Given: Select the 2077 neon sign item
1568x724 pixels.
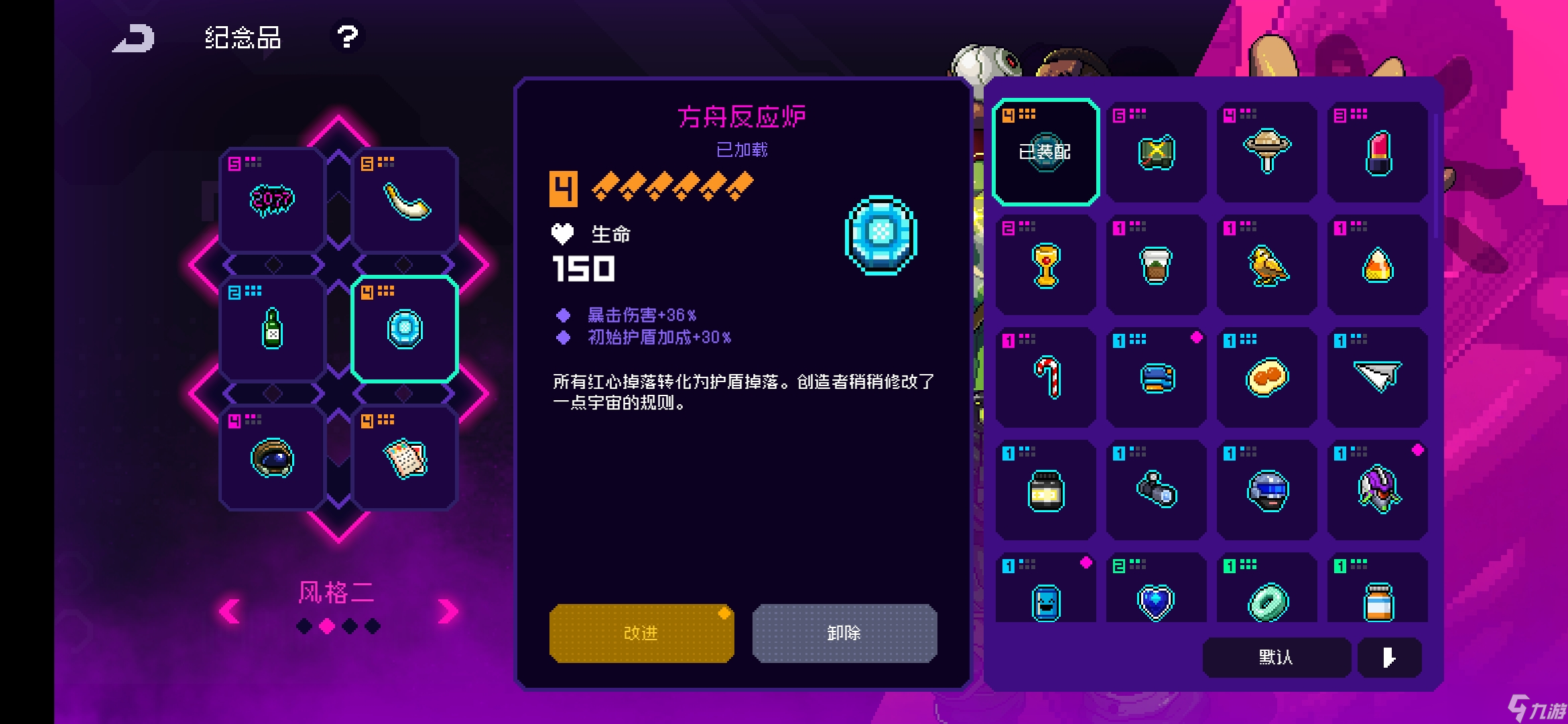Looking at the screenshot, I should point(271,198).
